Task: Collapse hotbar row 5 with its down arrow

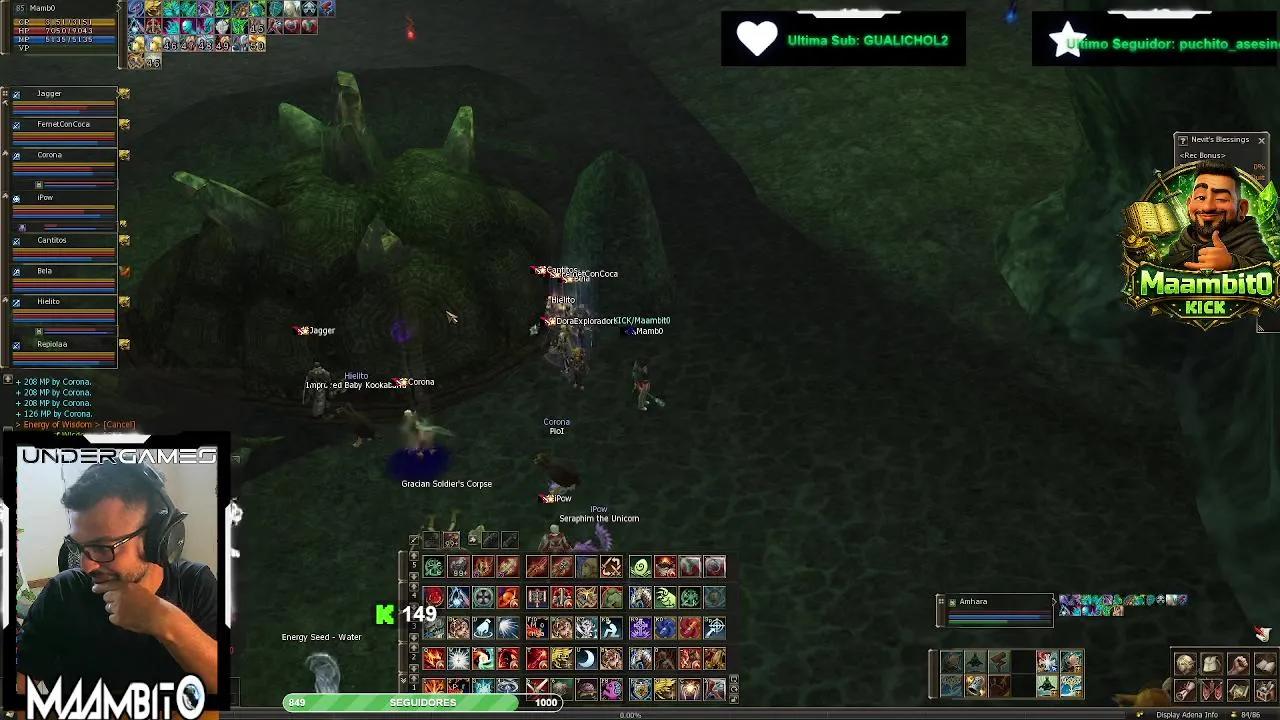Action: pyautogui.click(x=413, y=576)
